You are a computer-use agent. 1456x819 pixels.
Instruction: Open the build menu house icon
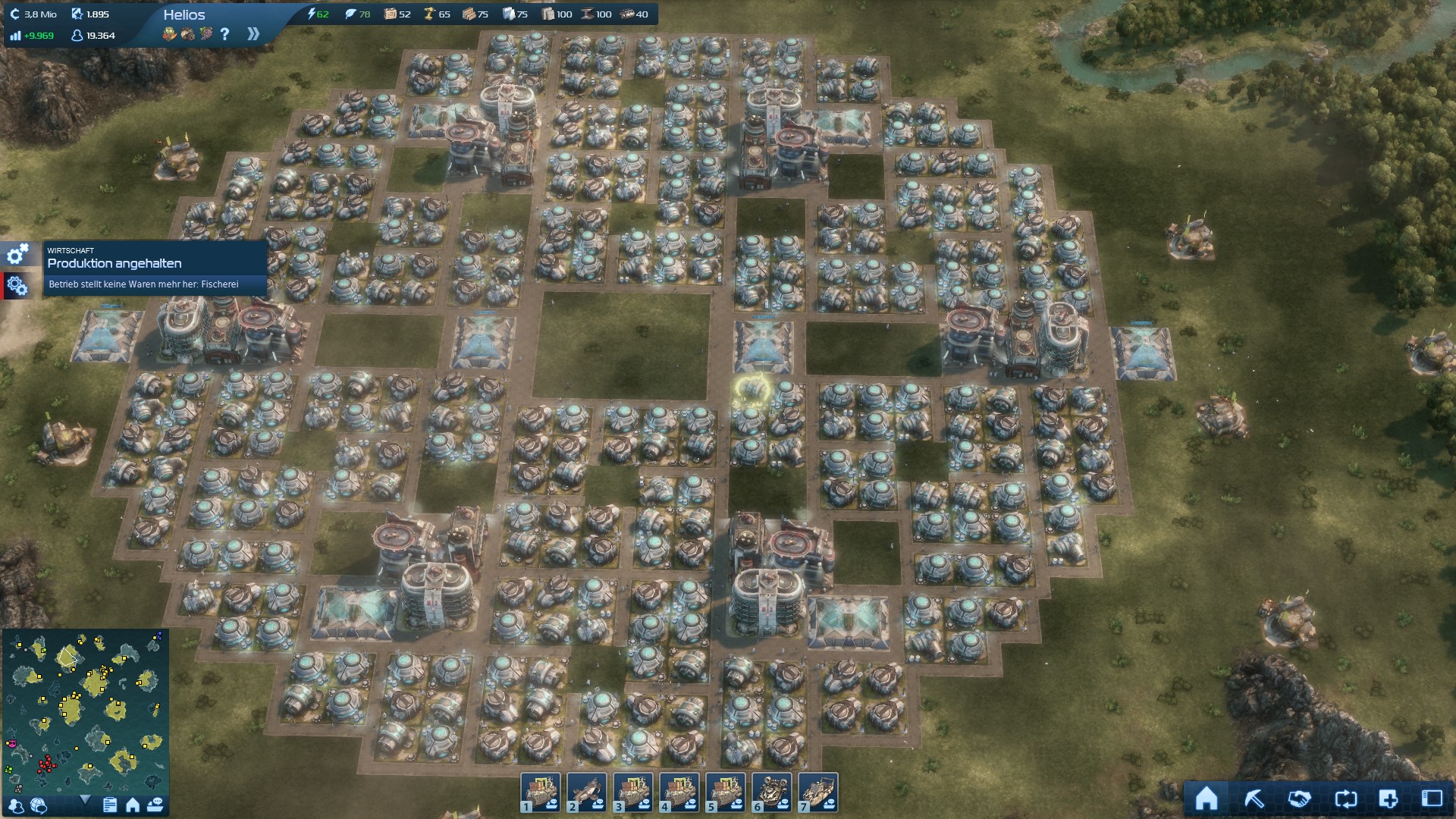[1207, 799]
